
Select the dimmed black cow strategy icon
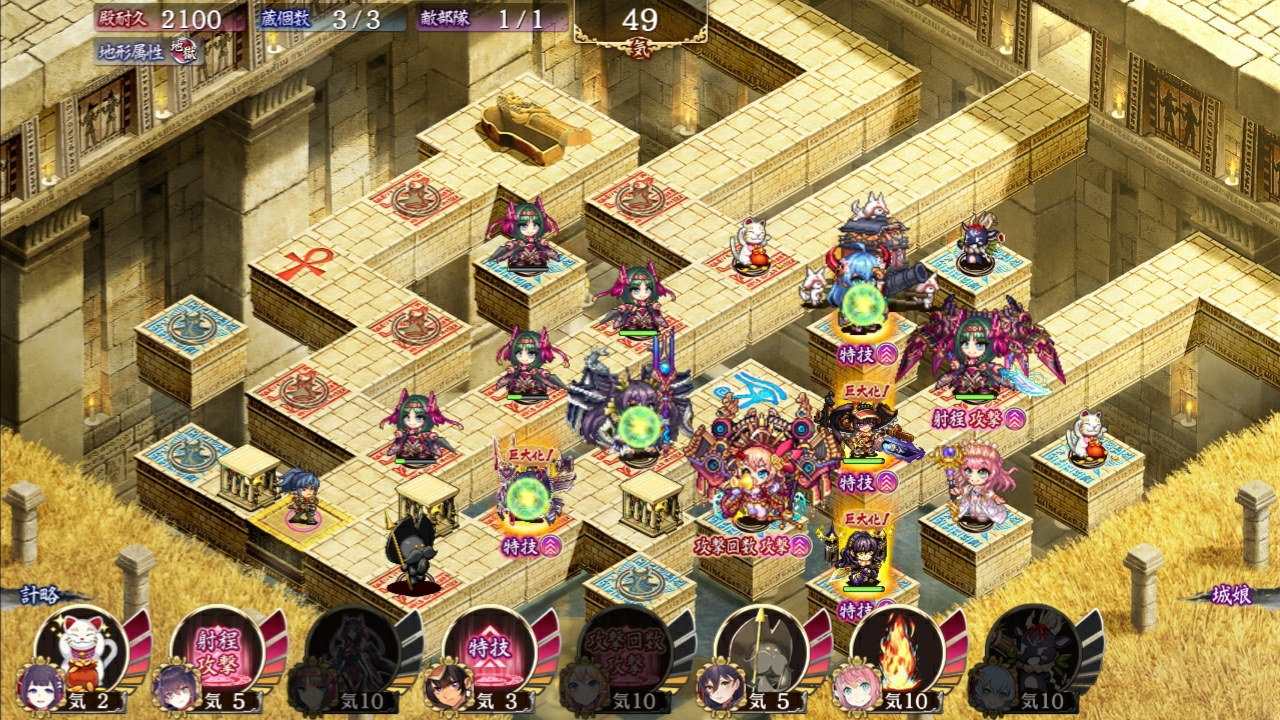tap(1034, 650)
